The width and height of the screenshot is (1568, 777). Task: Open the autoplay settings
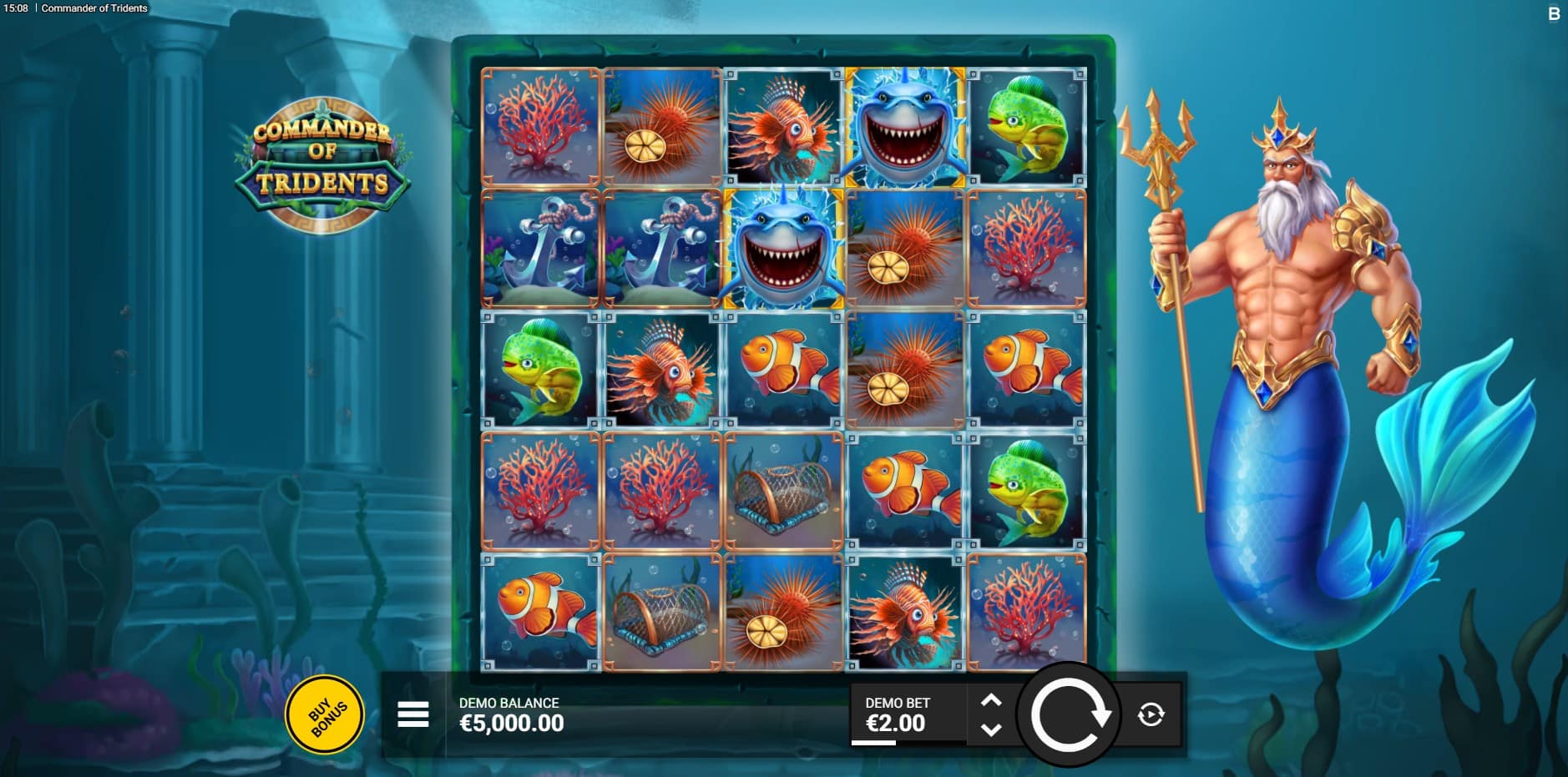[1151, 714]
